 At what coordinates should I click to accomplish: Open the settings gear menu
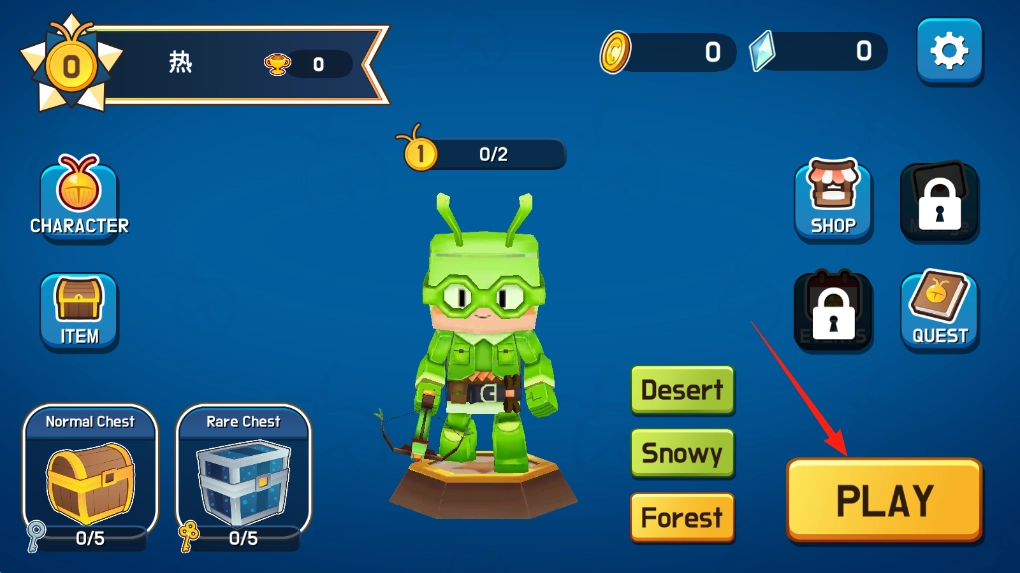949,51
